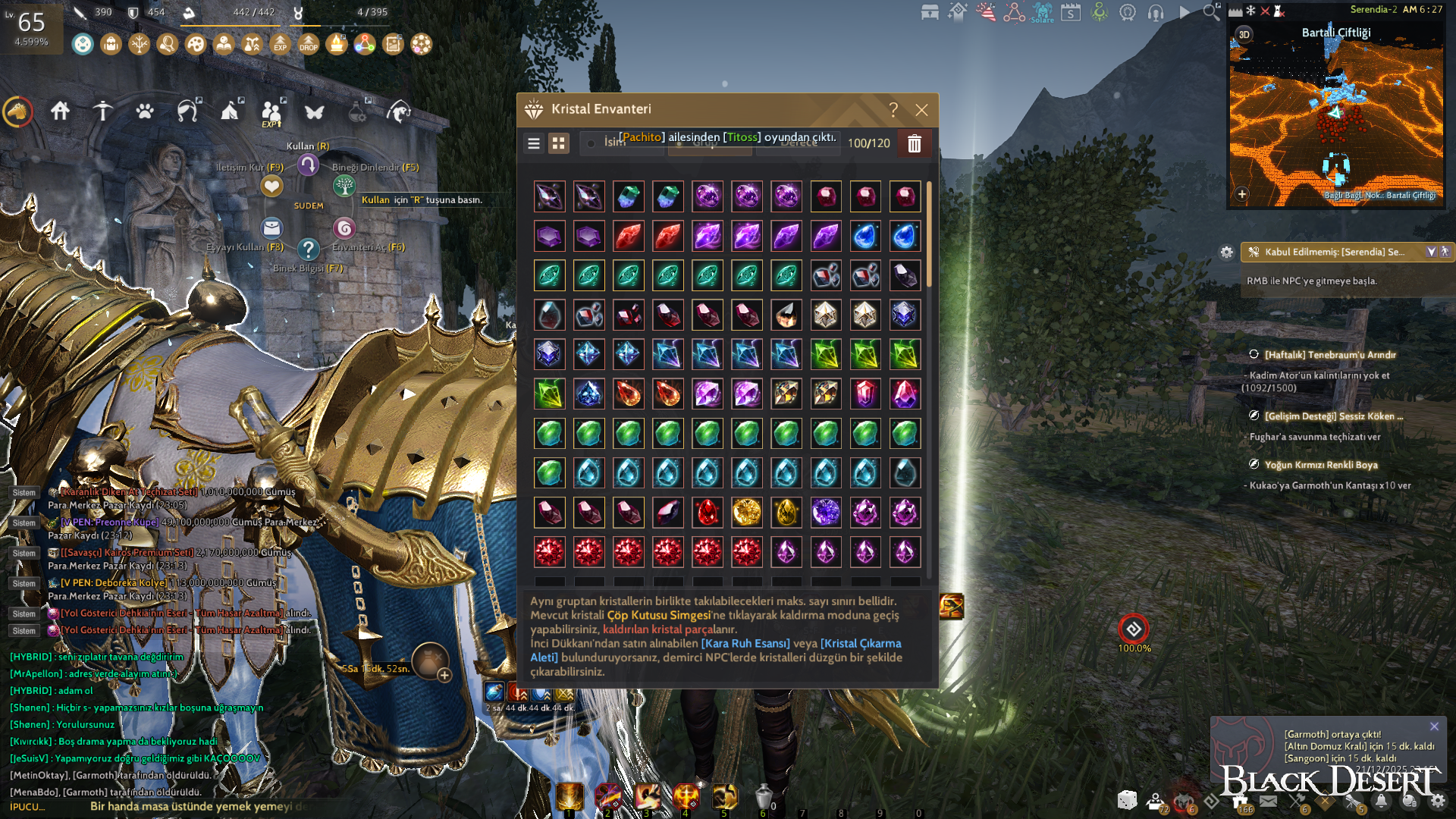The image size is (1456, 819).
Task: Select the heart İletişim Kur icon
Action: tap(271, 185)
